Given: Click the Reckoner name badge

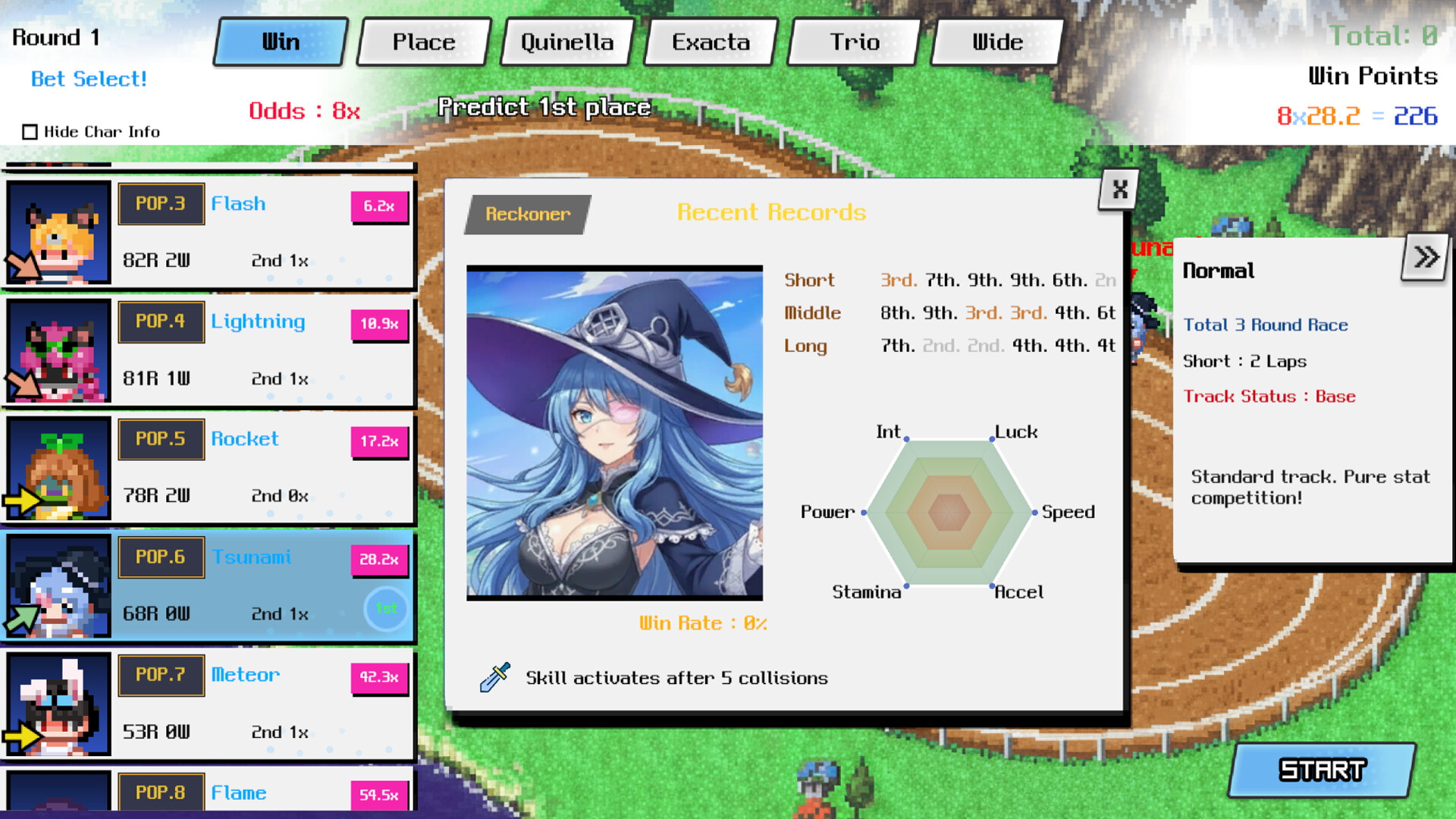Looking at the screenshot, I should point(527,214).
